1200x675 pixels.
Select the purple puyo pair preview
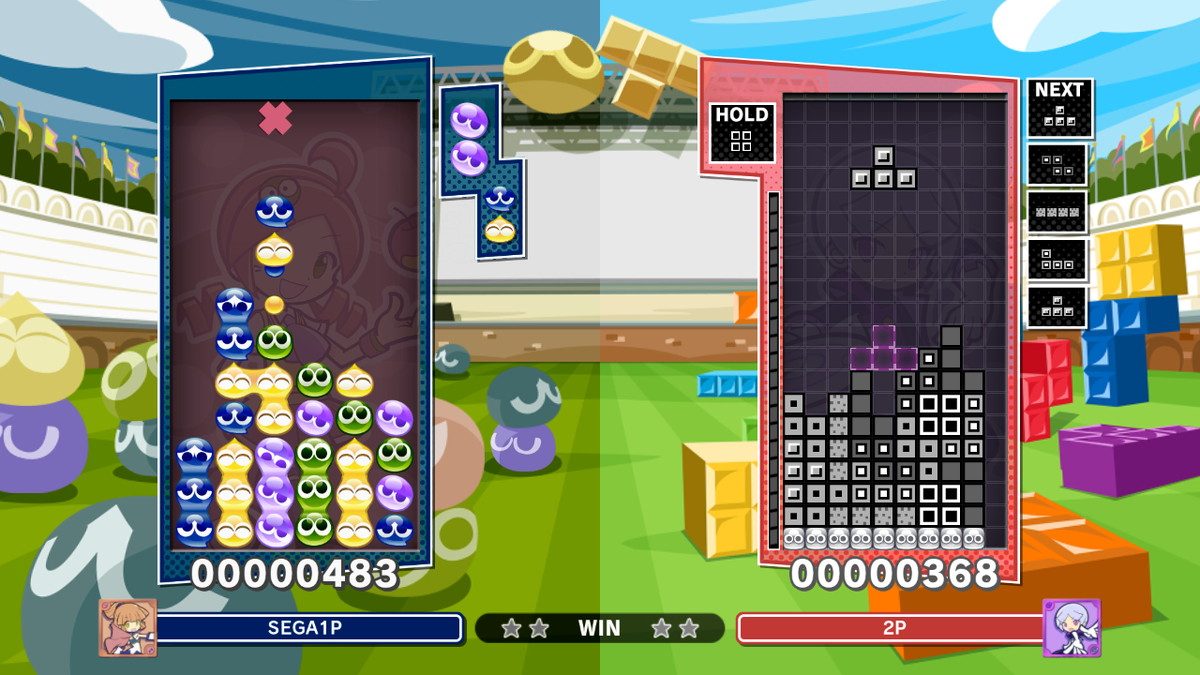tap(468, 138)
